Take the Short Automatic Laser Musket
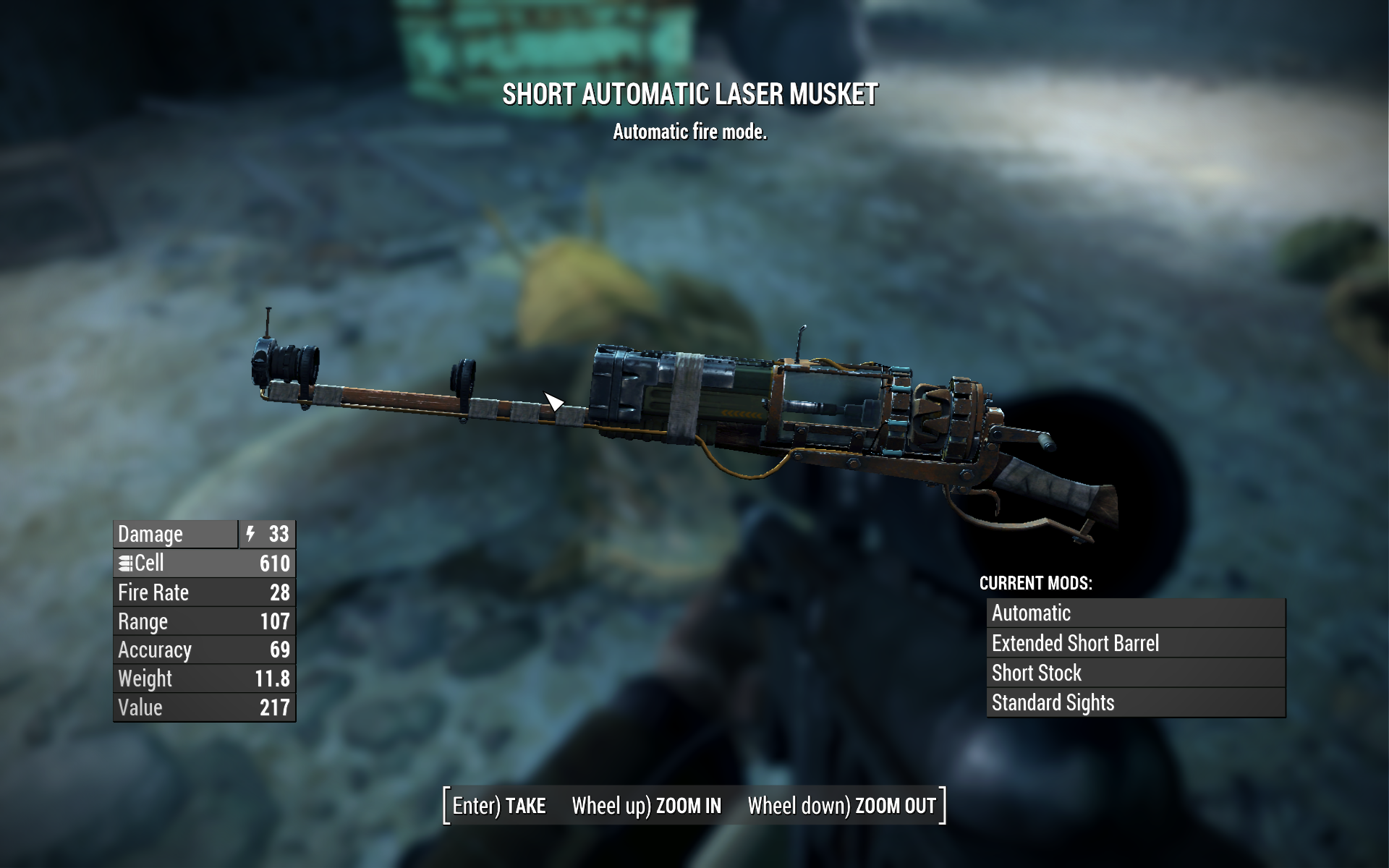Viewport: 1389px width, 868px height. [x=499, y=806]
